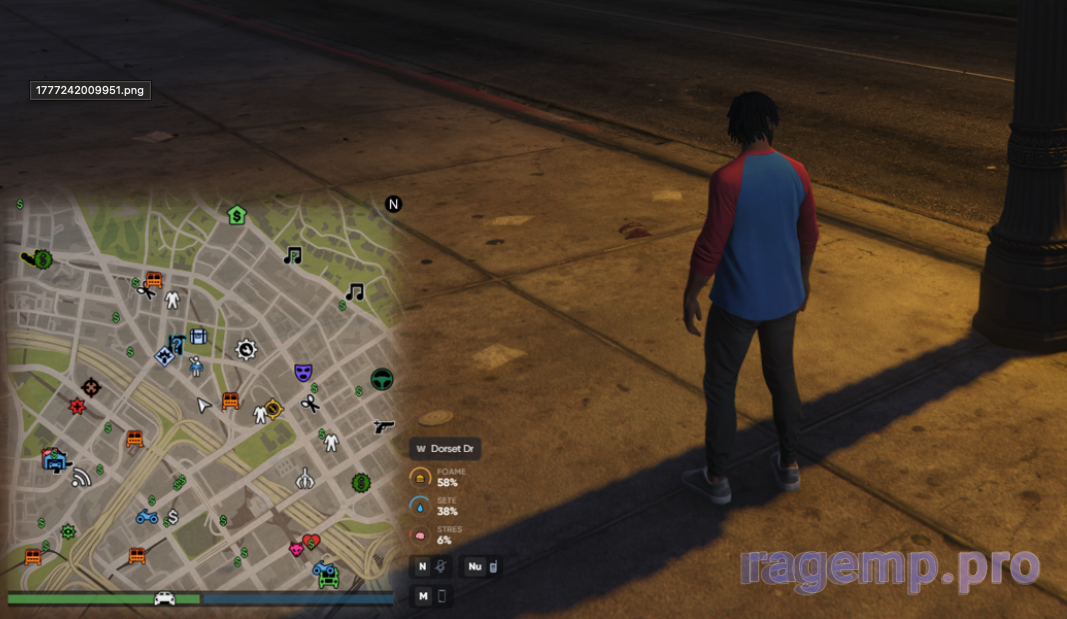Click the white player arrow on minimap
Screen dimensions: 1067x619
point(204,405)
